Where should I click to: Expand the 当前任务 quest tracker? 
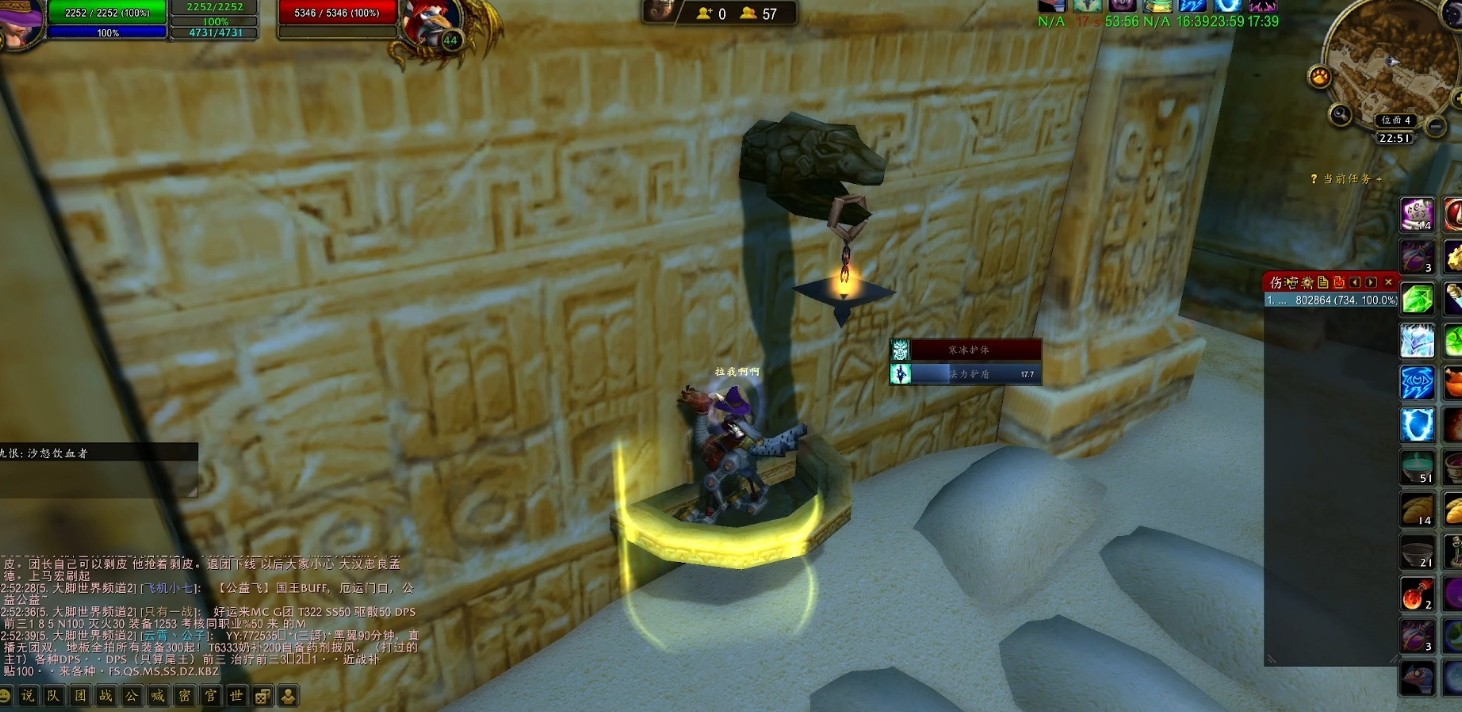click(x=1350, y=179)
